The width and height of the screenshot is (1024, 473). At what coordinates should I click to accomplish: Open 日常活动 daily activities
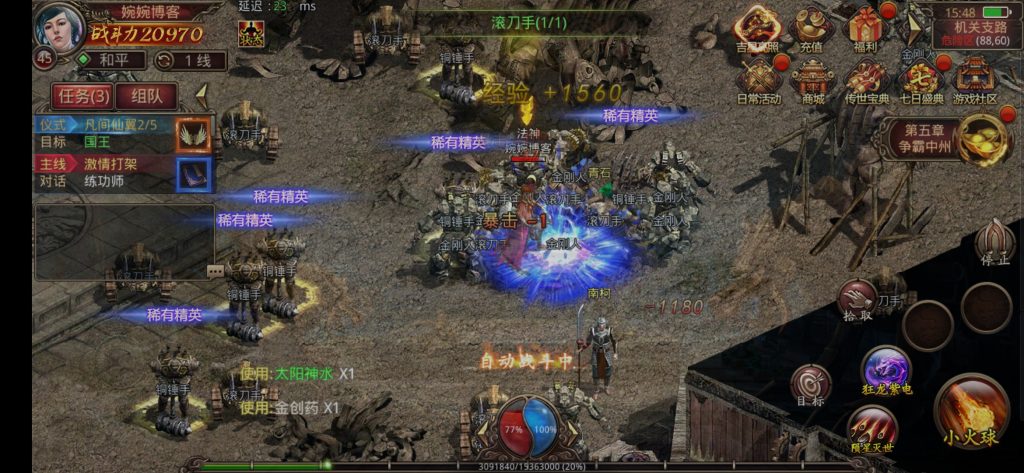tap(758, 80)
